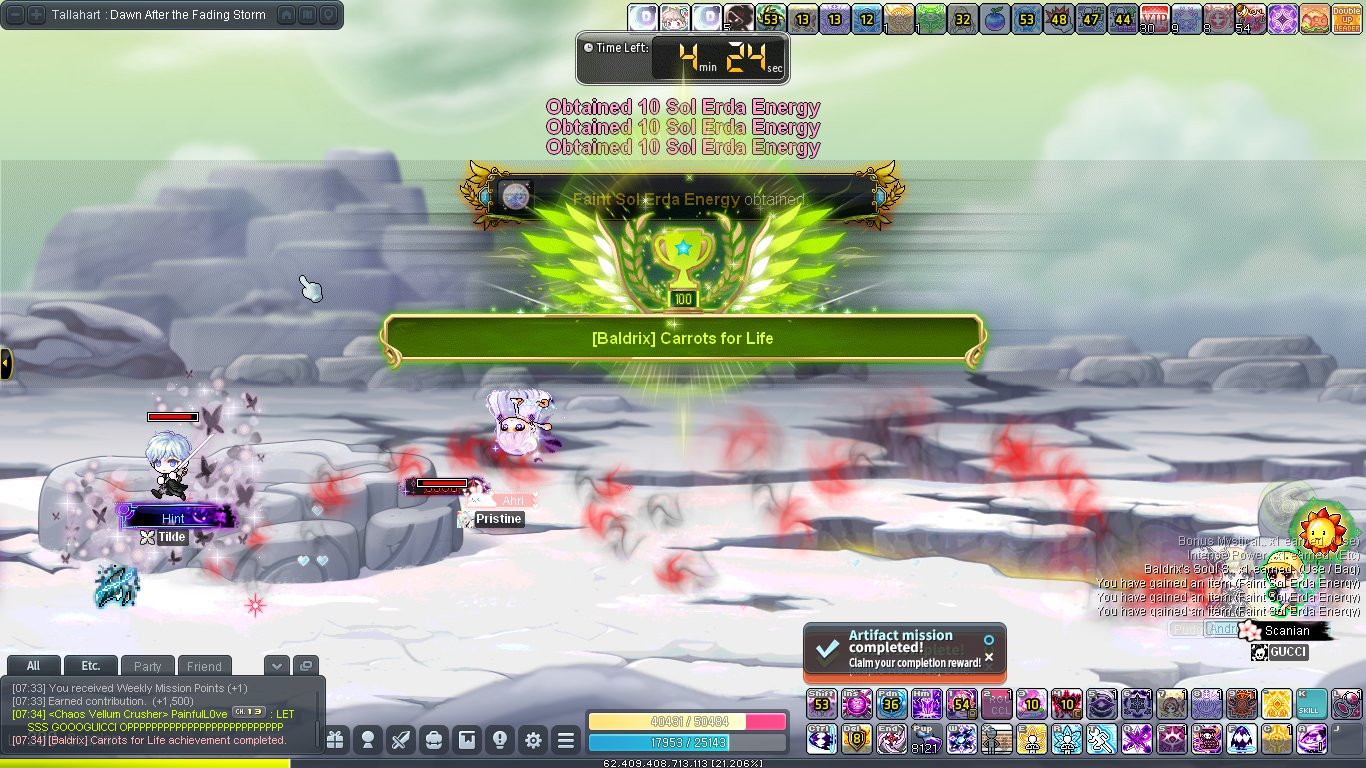Click the chat dropdown arrow button
The width and height of the screenshot is (1366, 768).
pyautogui.click(x=277, y=666)
